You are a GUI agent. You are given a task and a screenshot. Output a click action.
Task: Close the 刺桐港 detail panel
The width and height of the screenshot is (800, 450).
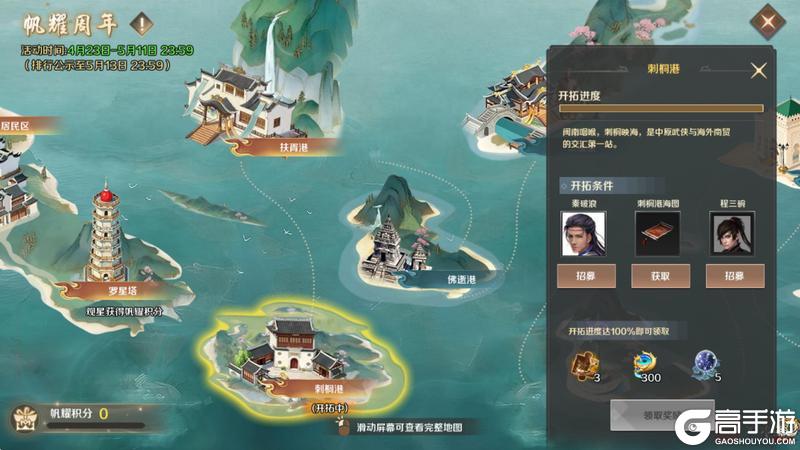pyautogui.click(x=759, y=70)
